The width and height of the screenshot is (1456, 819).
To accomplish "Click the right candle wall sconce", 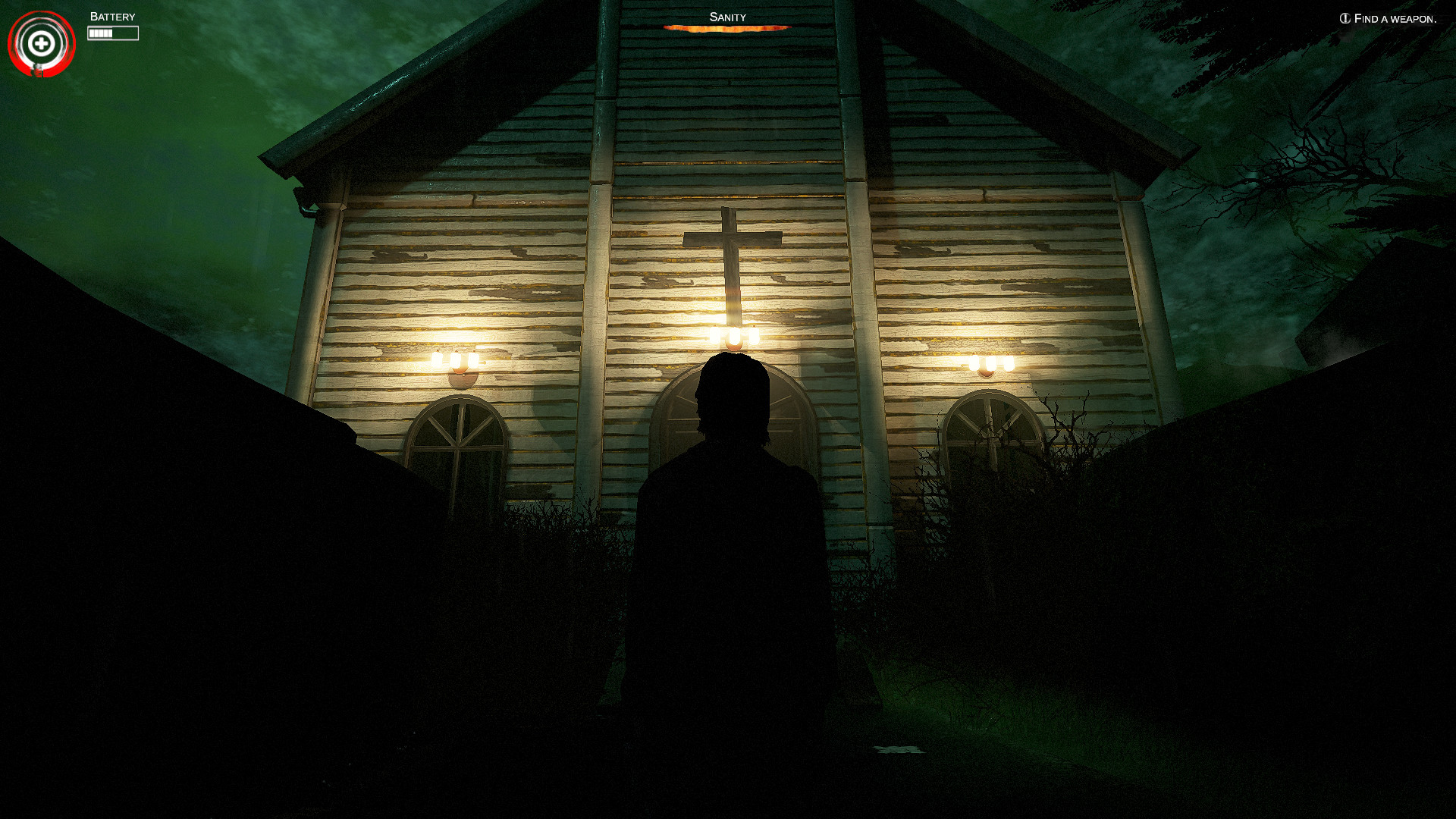I will click(991, 362).
